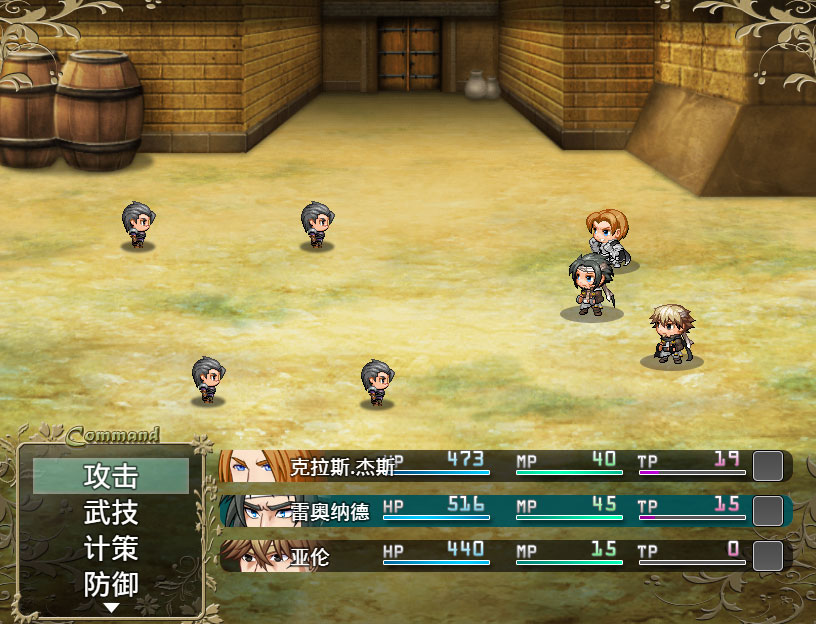Choose the 武技 command
Screen dimensions: 816x624
click(111, 513)
